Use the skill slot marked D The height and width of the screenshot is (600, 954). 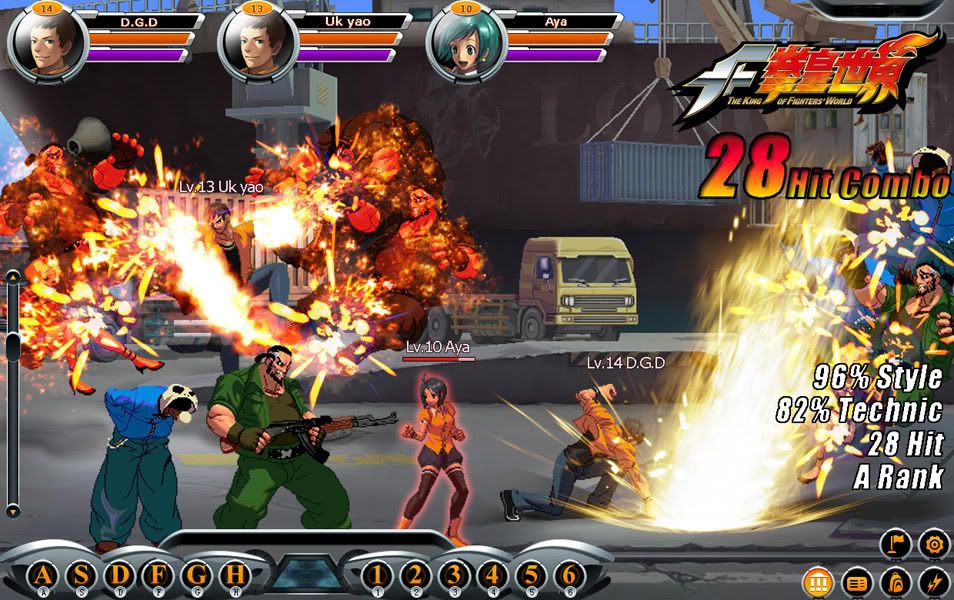[x=120, y=575]
